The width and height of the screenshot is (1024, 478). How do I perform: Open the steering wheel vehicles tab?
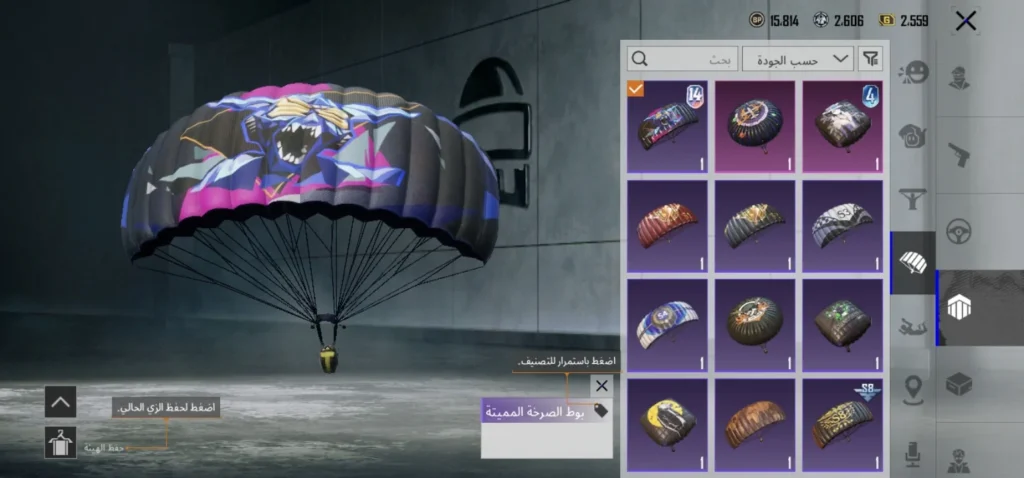tap(960, 231)
